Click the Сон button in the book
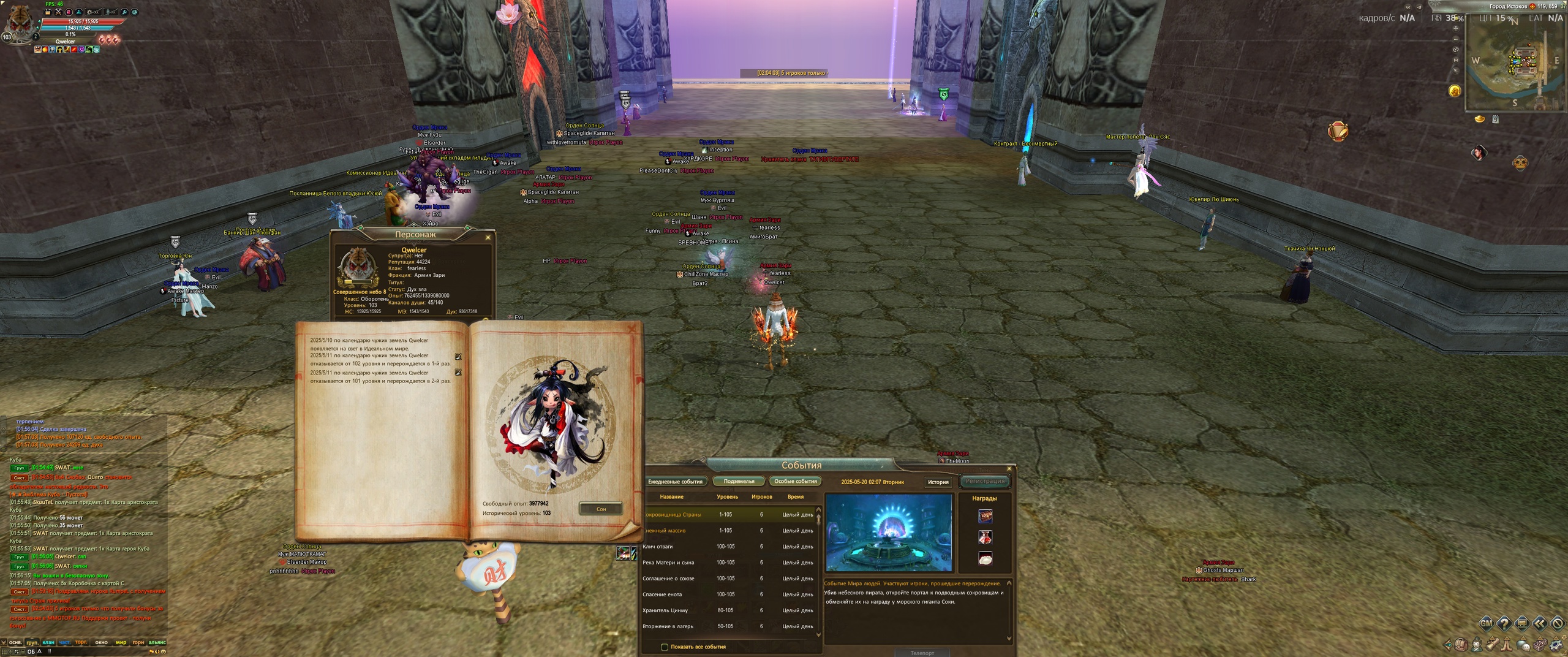1568x657 pixels. 601,509
